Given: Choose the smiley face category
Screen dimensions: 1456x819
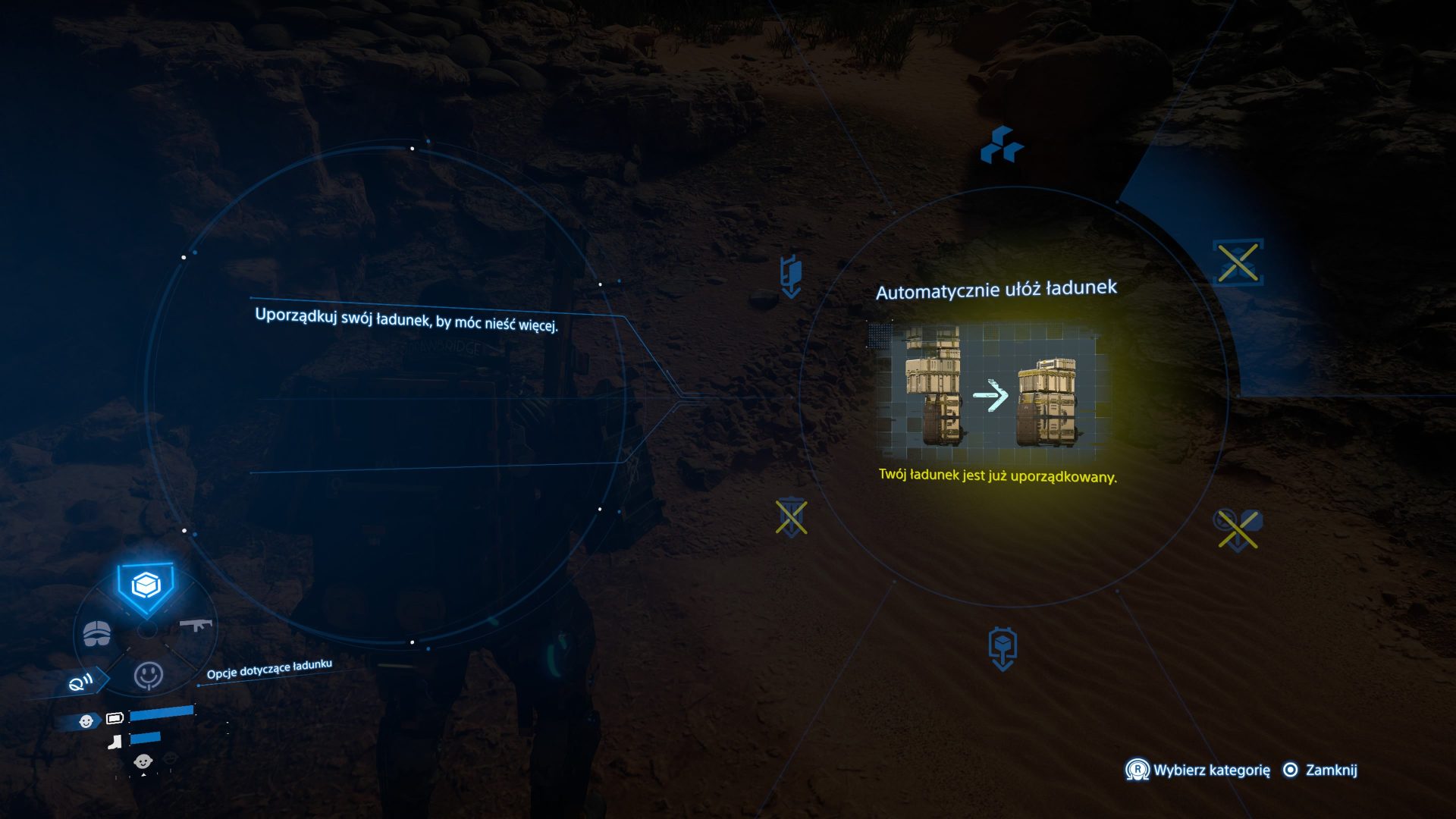Looking at the screenshot, I should point(148,674).
